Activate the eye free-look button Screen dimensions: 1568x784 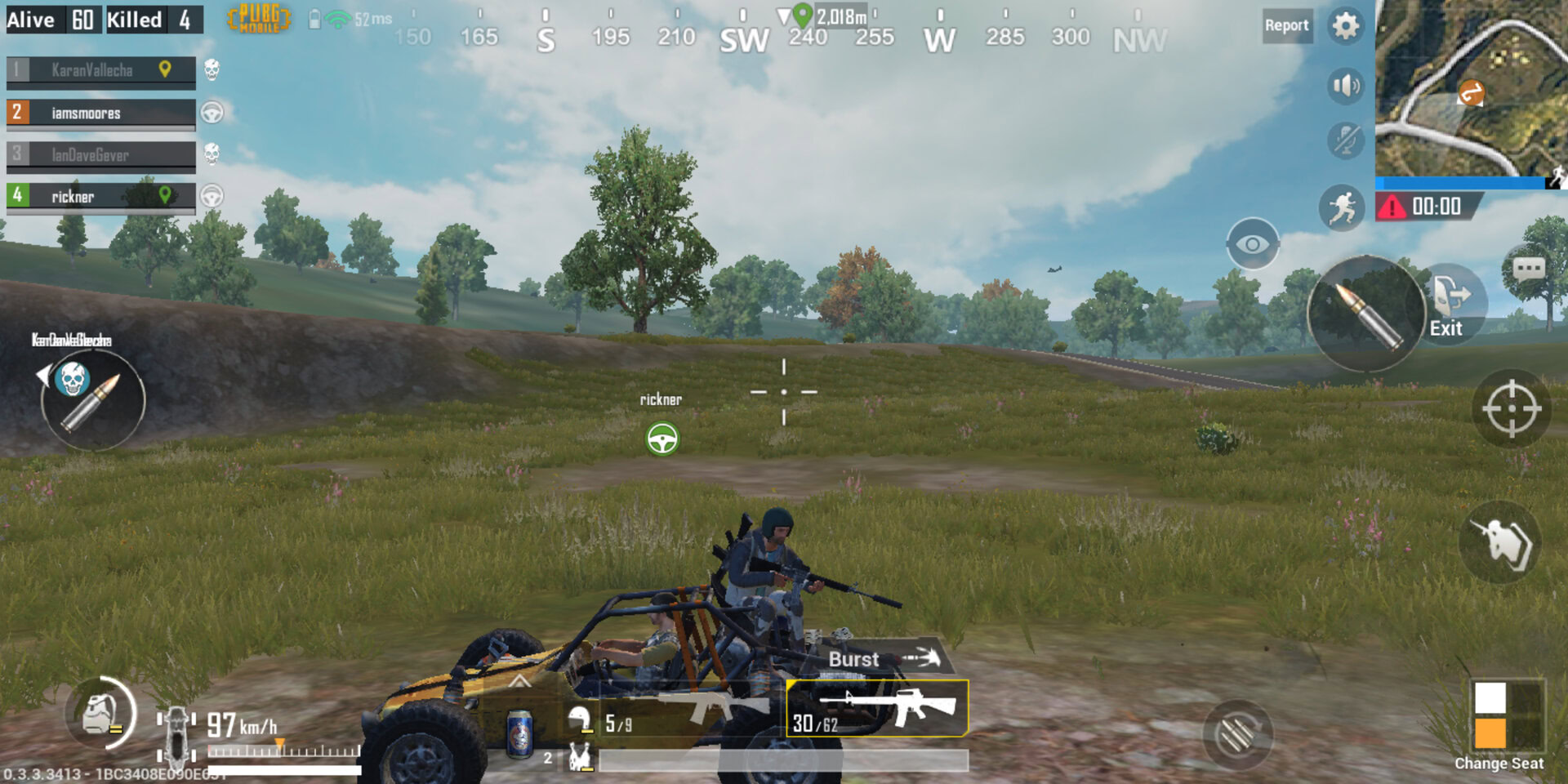pyautogui.click(x=1252, y=244)
